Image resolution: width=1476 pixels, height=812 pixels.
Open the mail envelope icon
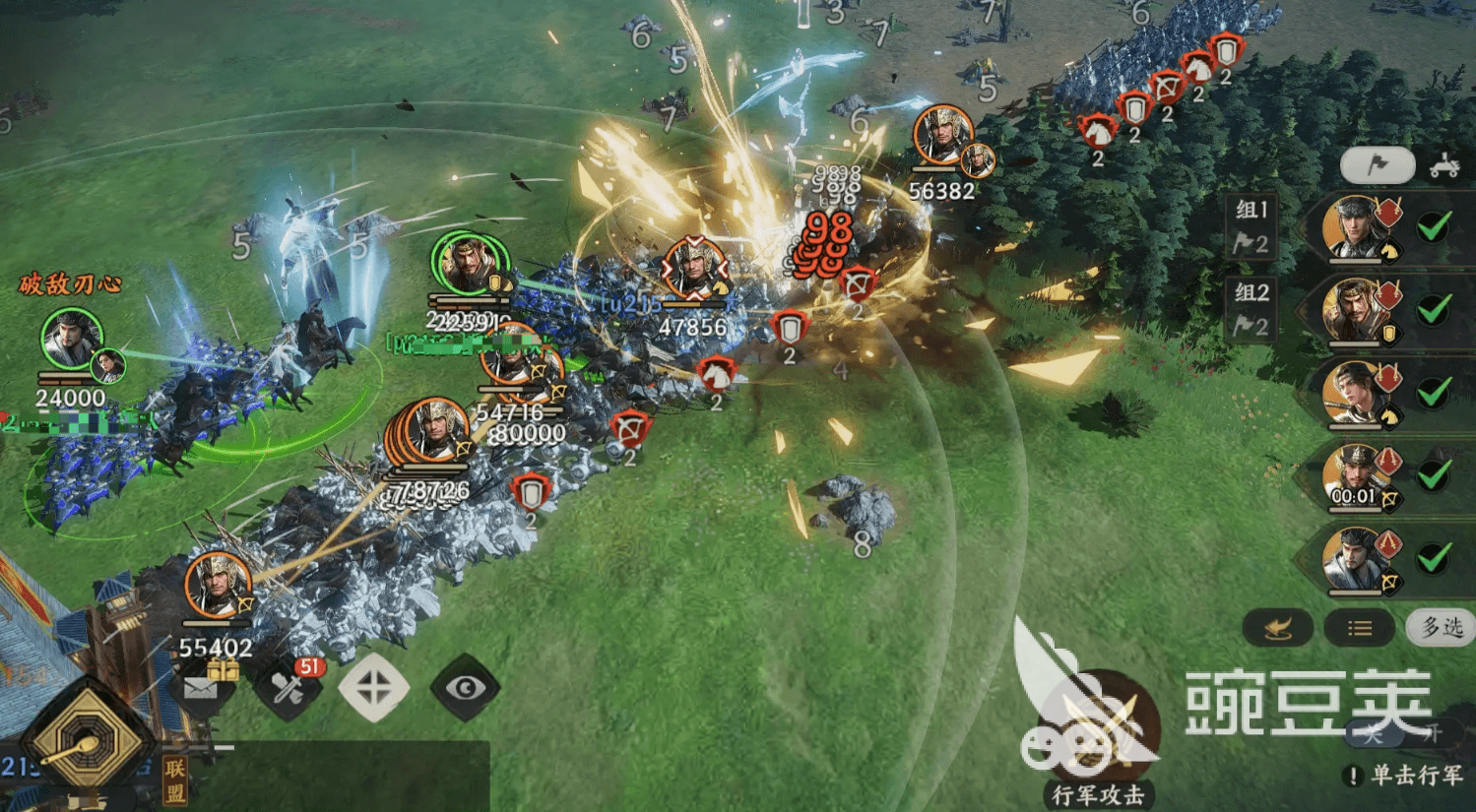(x=201, y=688)
